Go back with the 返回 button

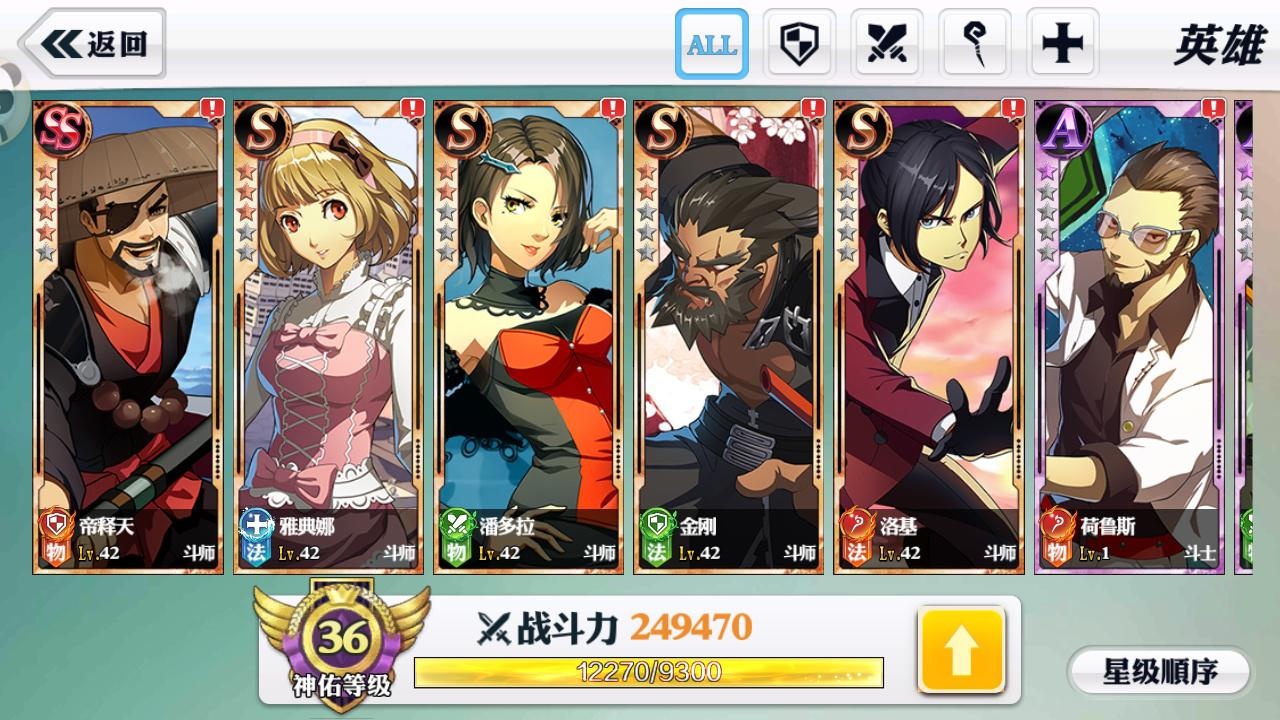tap(94, 44)
